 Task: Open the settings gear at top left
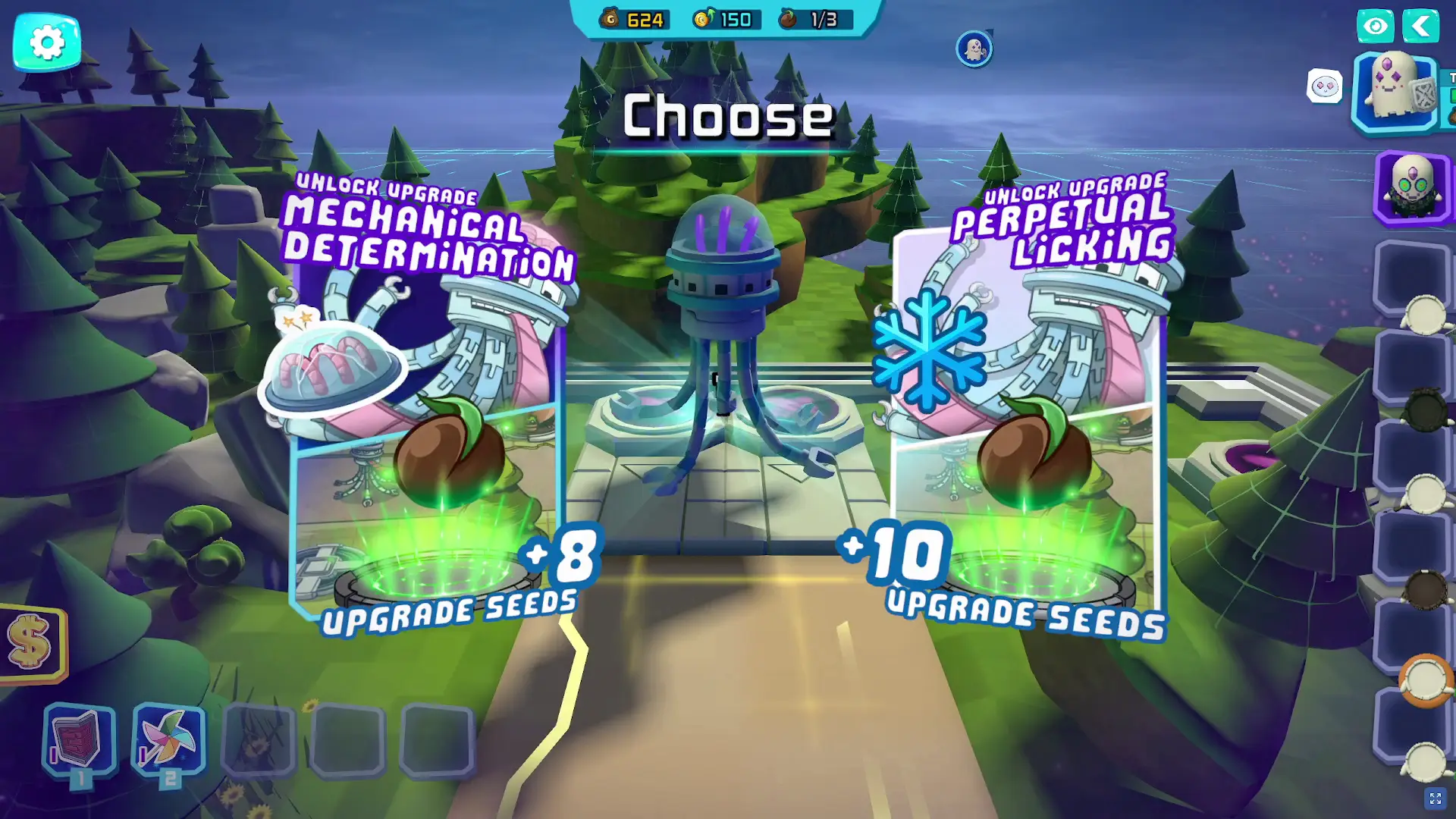pyautogui.click(x=47, y=42)
